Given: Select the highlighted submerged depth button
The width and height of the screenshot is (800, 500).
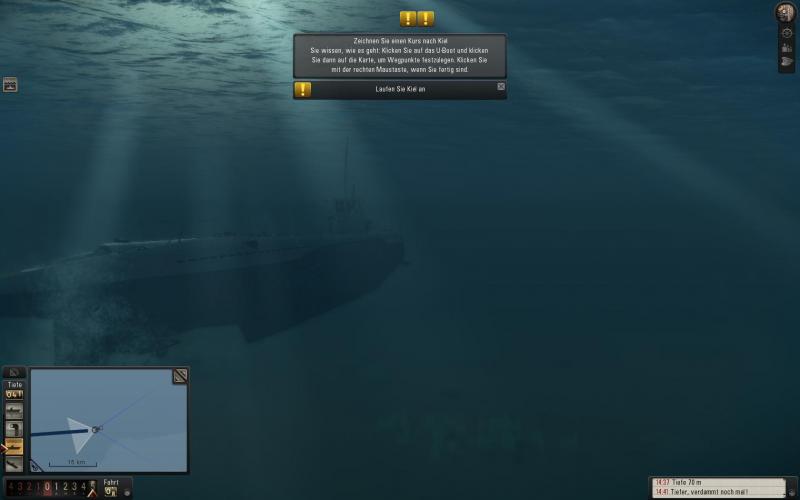Looking at the screenshot, I should (14, 446).
